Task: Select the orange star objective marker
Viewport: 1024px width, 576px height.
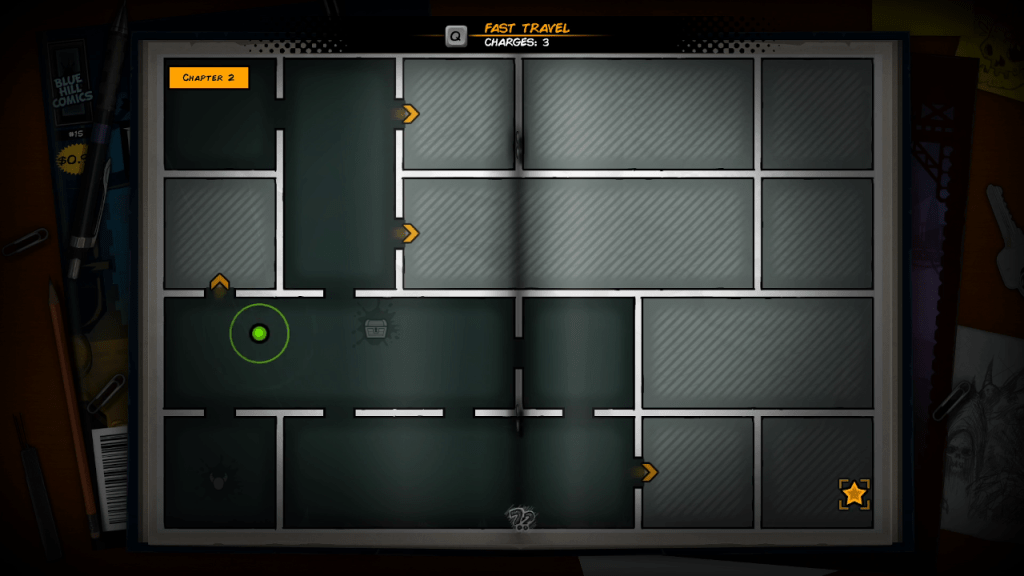Action: tap(854, 493)
